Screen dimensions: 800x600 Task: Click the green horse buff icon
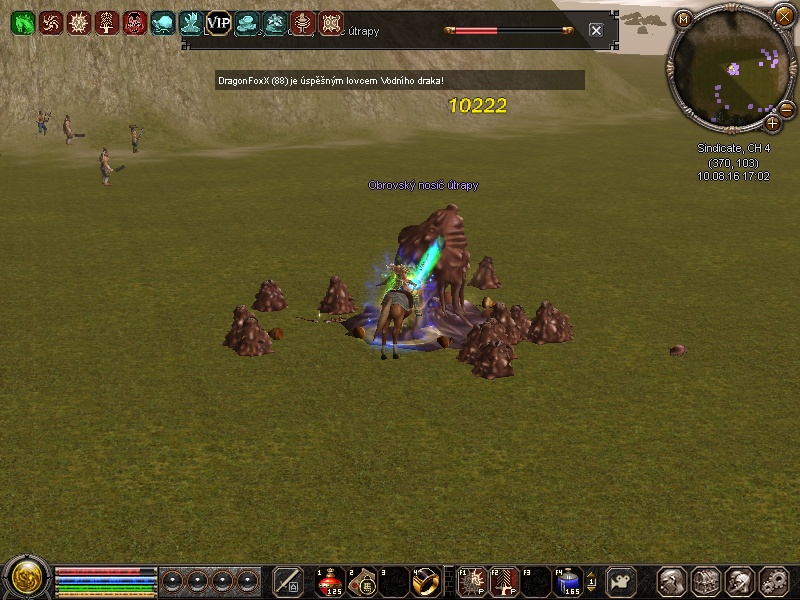[x=22, y=22]
